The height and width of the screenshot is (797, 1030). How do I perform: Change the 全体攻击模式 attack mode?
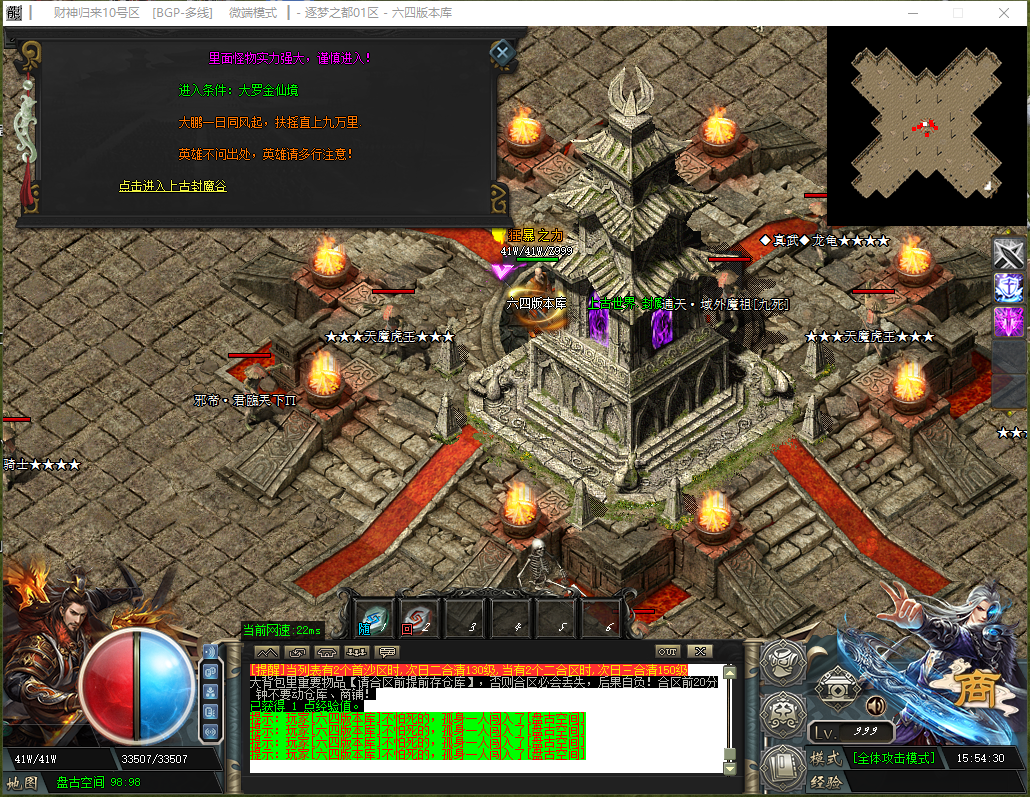893,758
